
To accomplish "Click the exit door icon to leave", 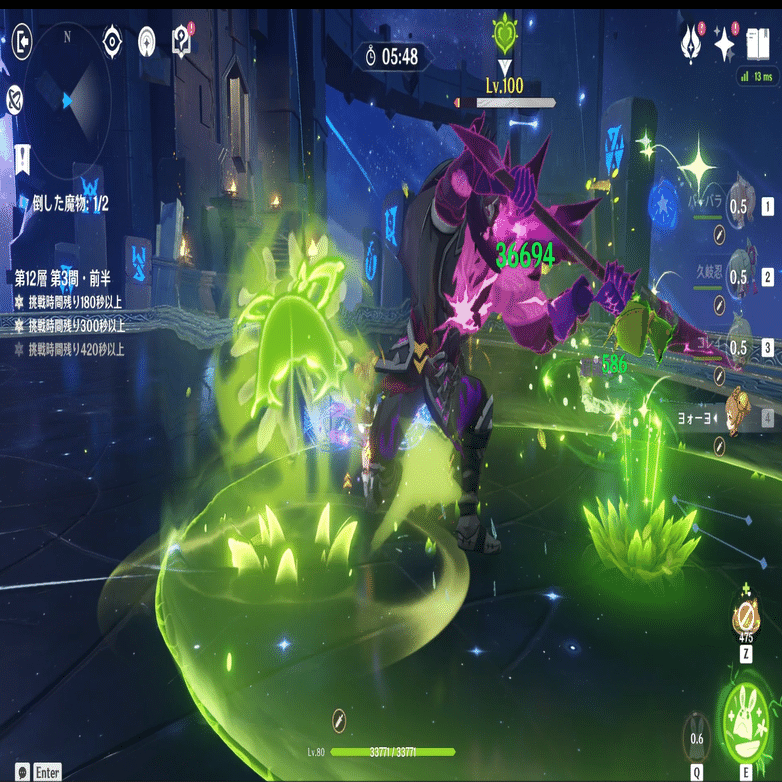I will 23,41.
